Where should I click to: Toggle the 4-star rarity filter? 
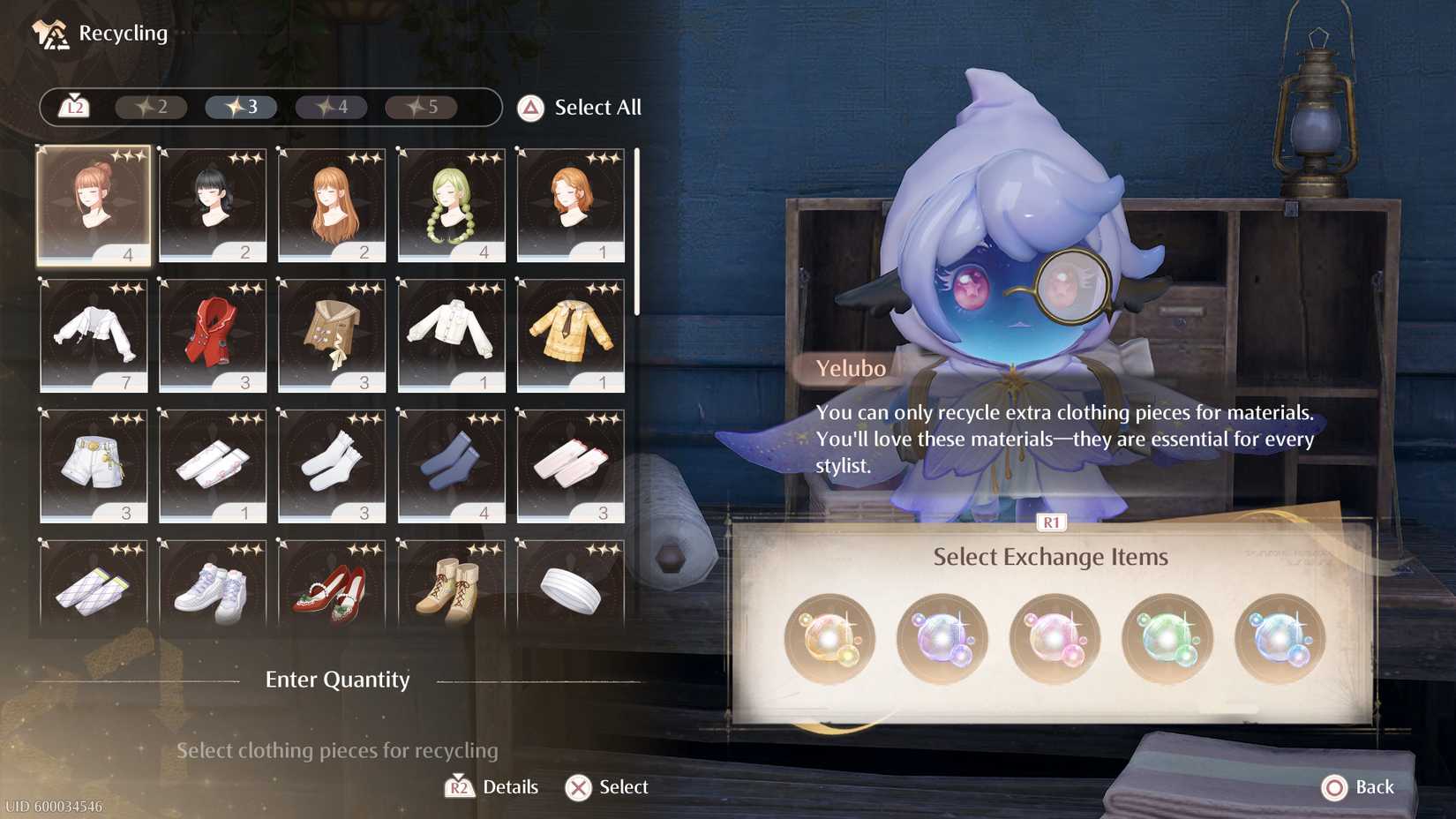tap(334, 107)
